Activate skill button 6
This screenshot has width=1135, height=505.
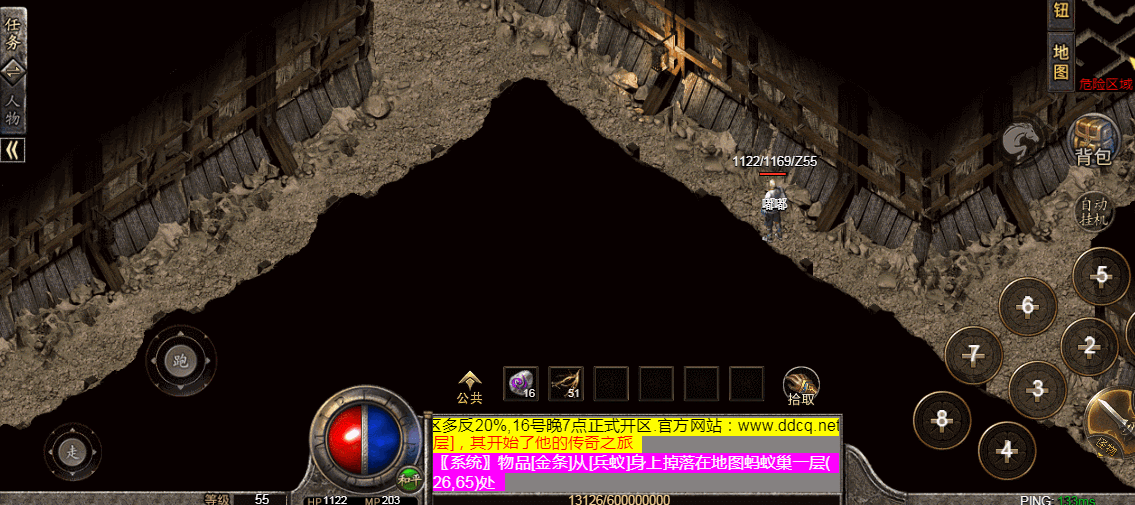[1027, 306]
